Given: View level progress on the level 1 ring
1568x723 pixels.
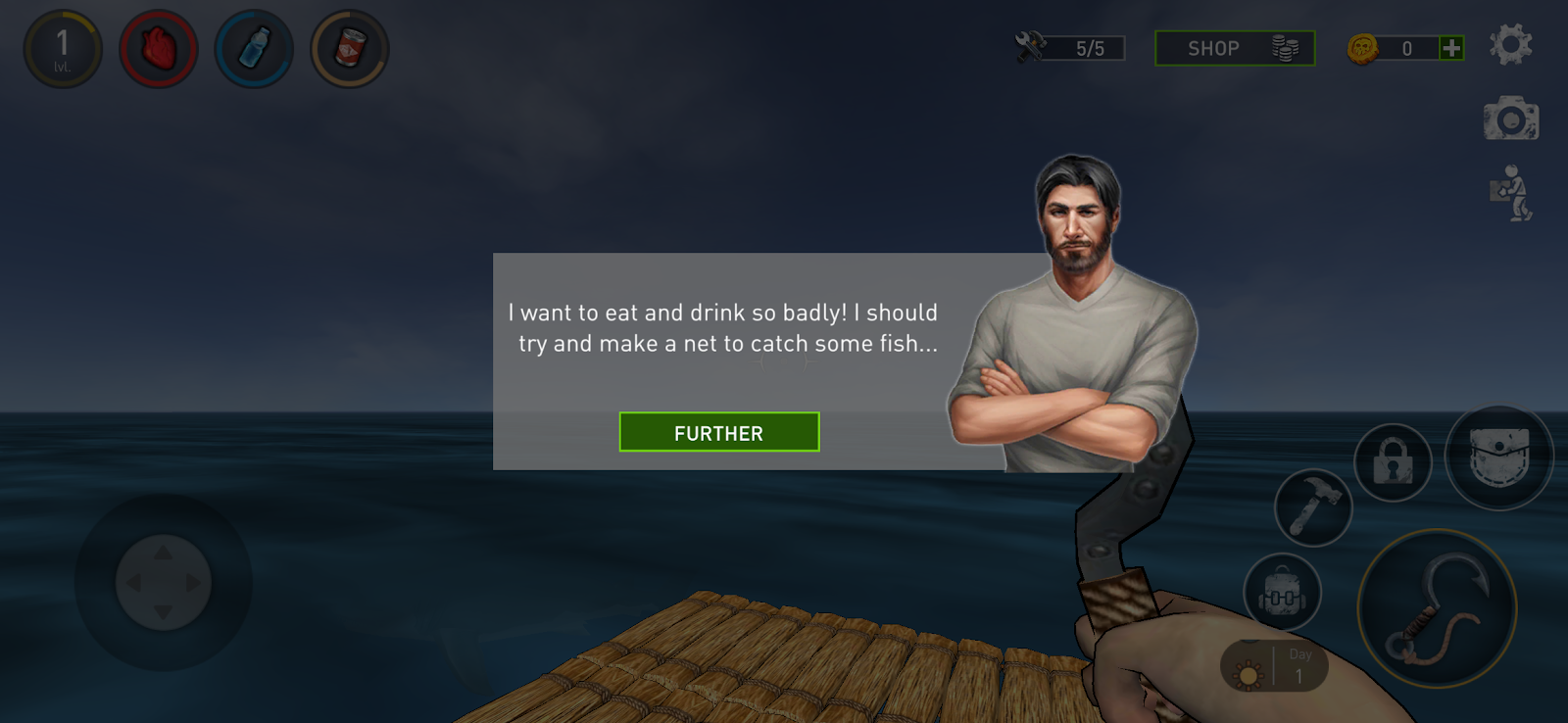Looking at the screenshot, I should (x=63, y=47).
